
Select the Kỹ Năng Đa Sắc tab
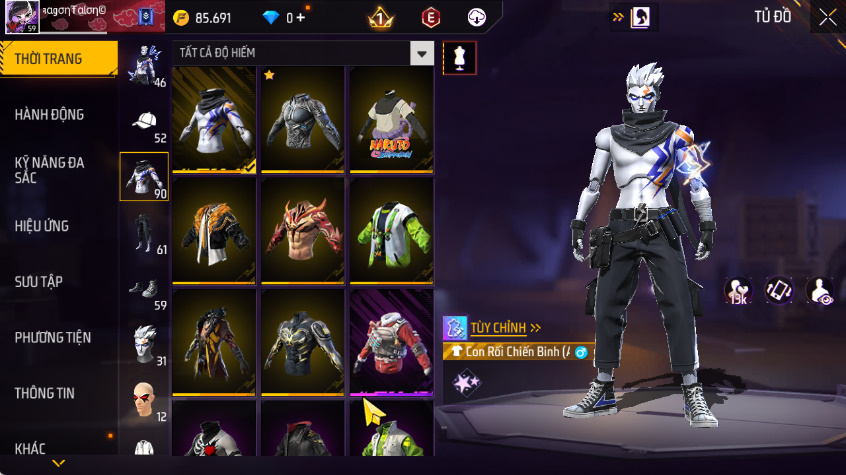click(50, 169)
